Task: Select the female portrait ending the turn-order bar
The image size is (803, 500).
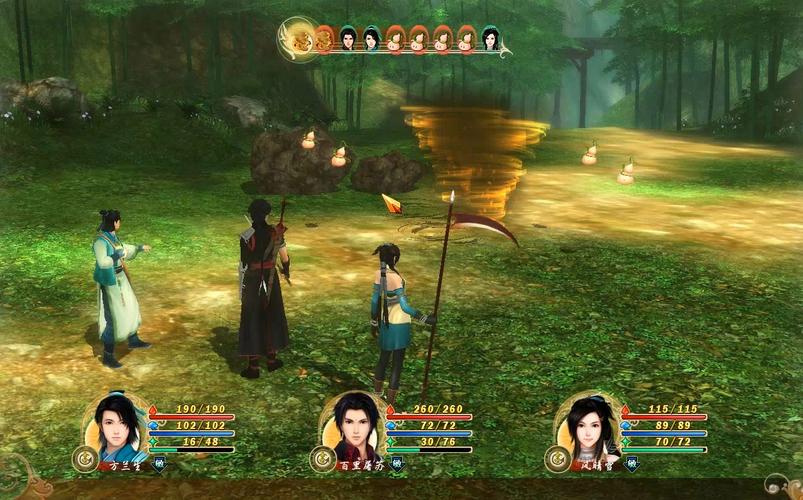Action: (490, 39)
